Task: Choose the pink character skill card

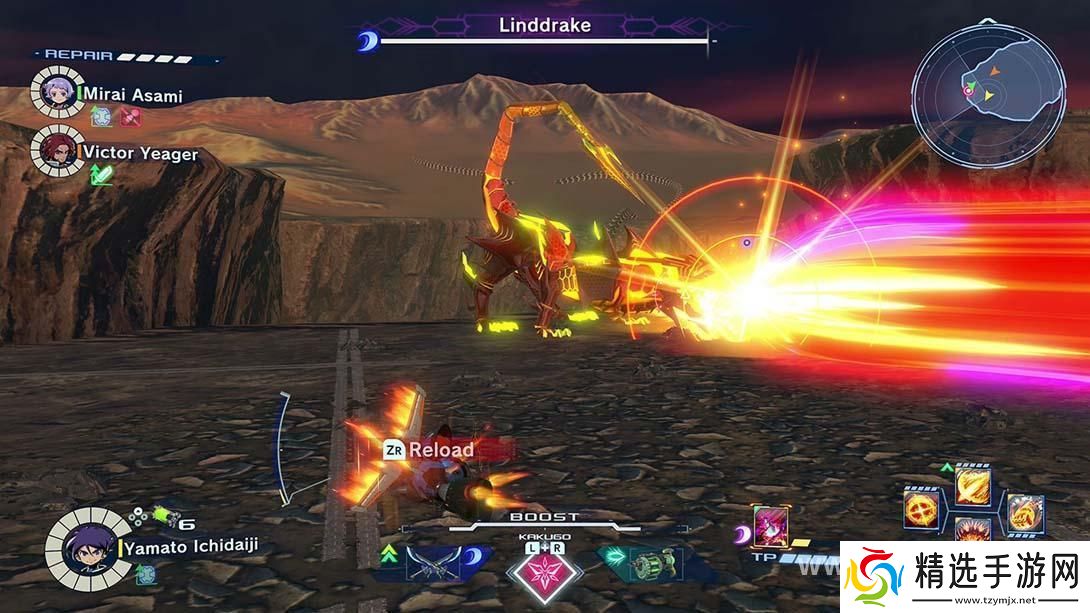Action: pyautogui.click(x=772, y=526)
